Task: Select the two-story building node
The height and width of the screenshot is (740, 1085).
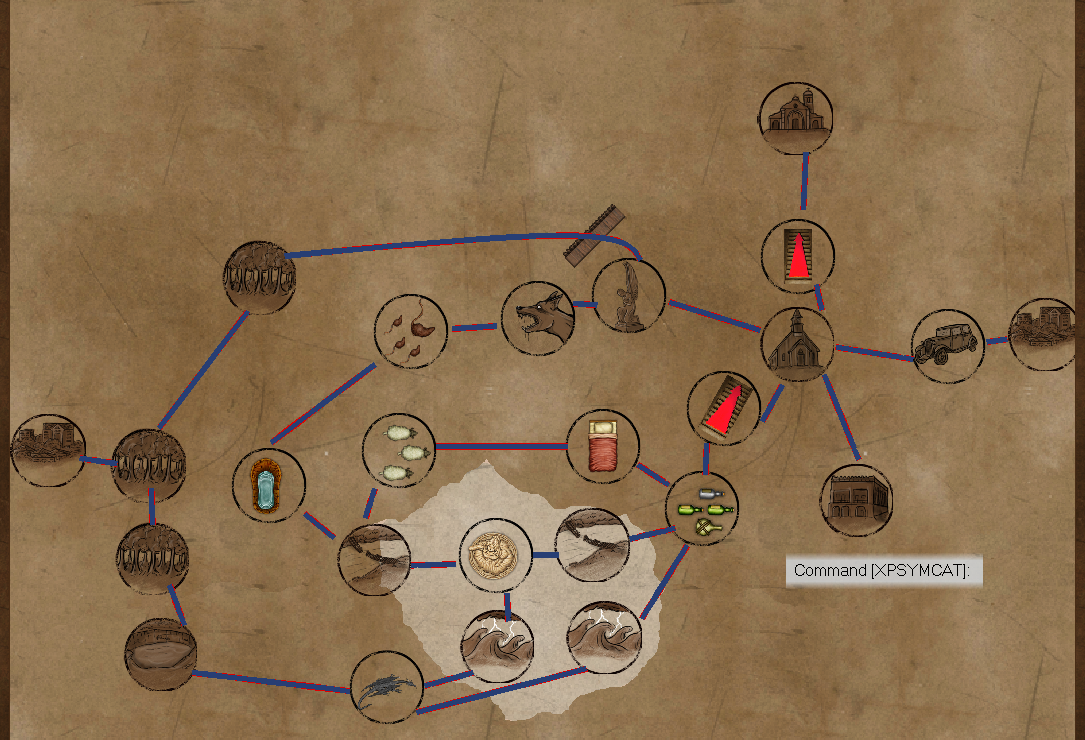Action: [x=856, y=500]
